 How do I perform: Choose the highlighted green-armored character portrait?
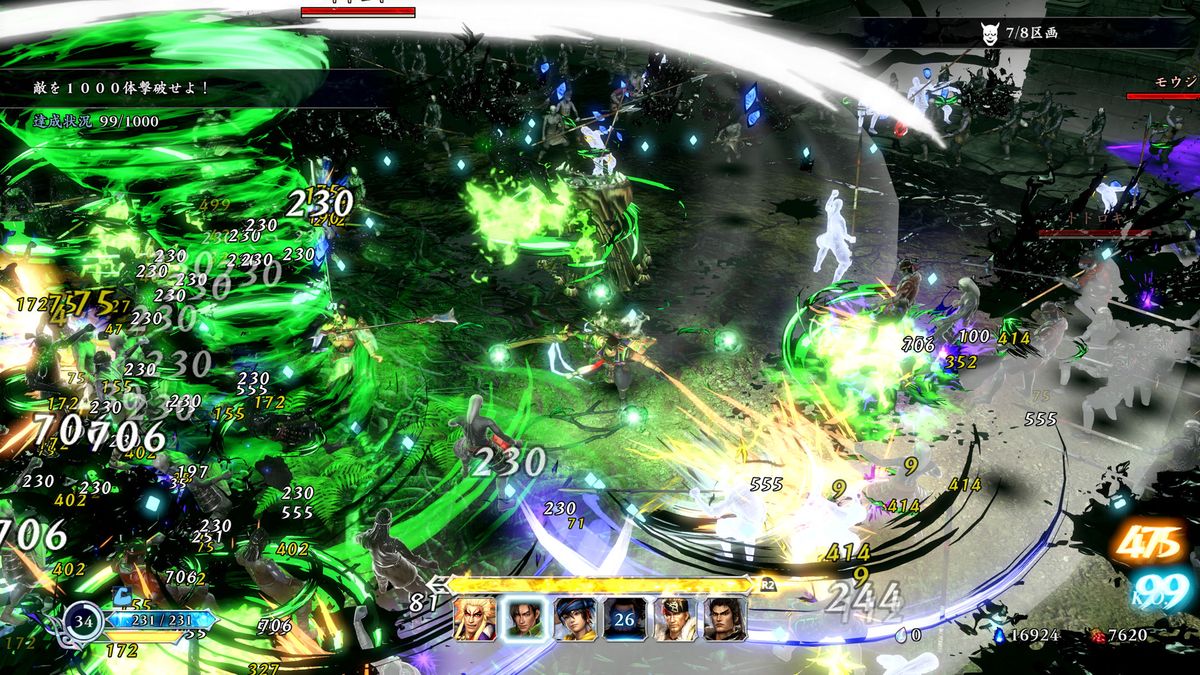(x=525, y=619)
